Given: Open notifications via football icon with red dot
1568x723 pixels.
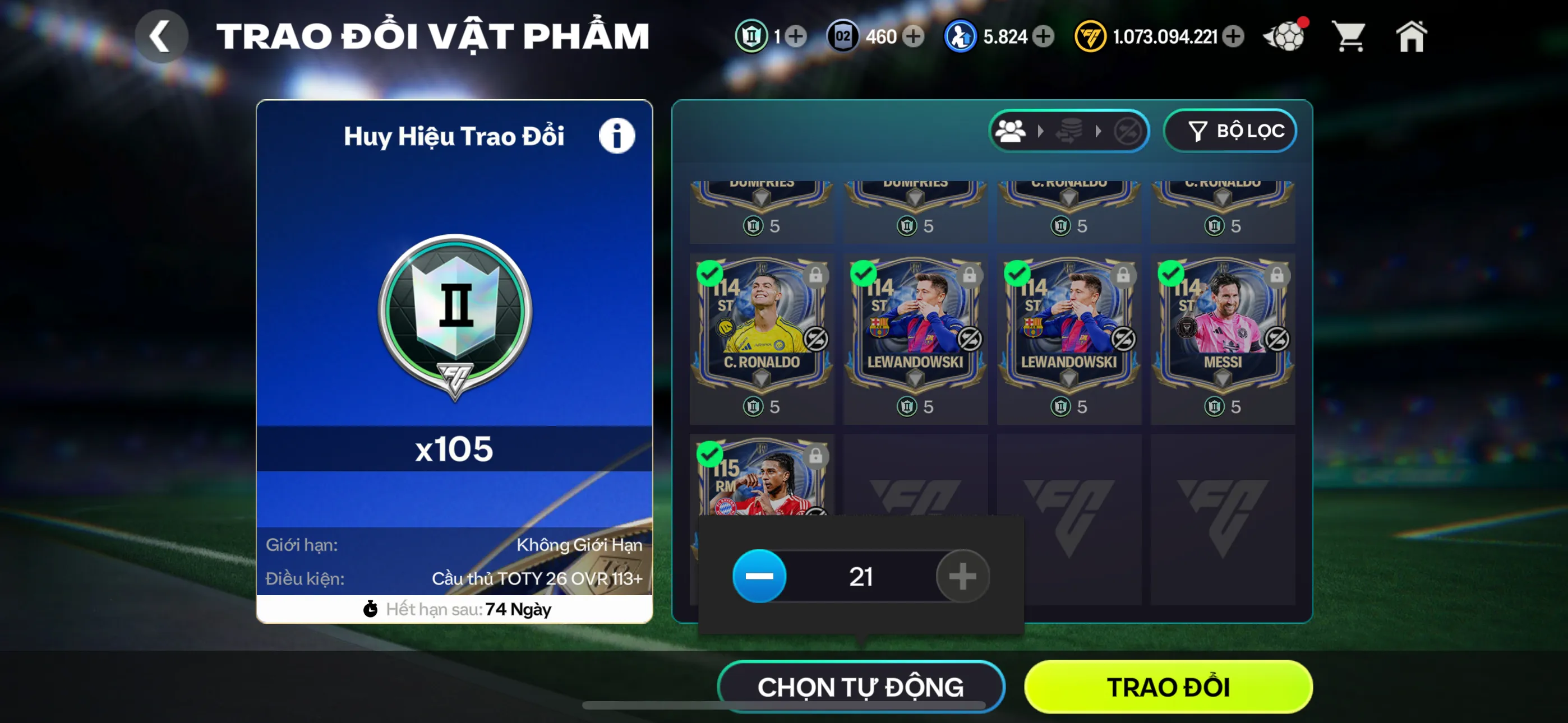Looking at the screenshot, I should pyautogui.click(x=1284, y=36).
